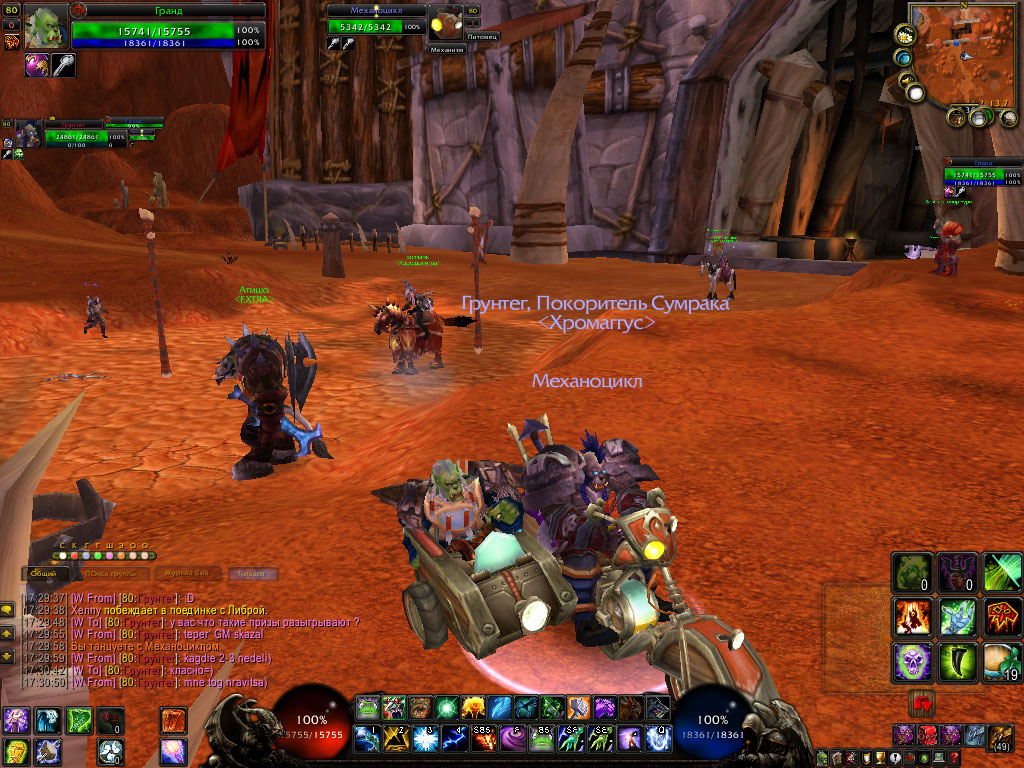Activate the golden fist ability icon
This screenshot has width=1024, height=768.
(16, 751)
